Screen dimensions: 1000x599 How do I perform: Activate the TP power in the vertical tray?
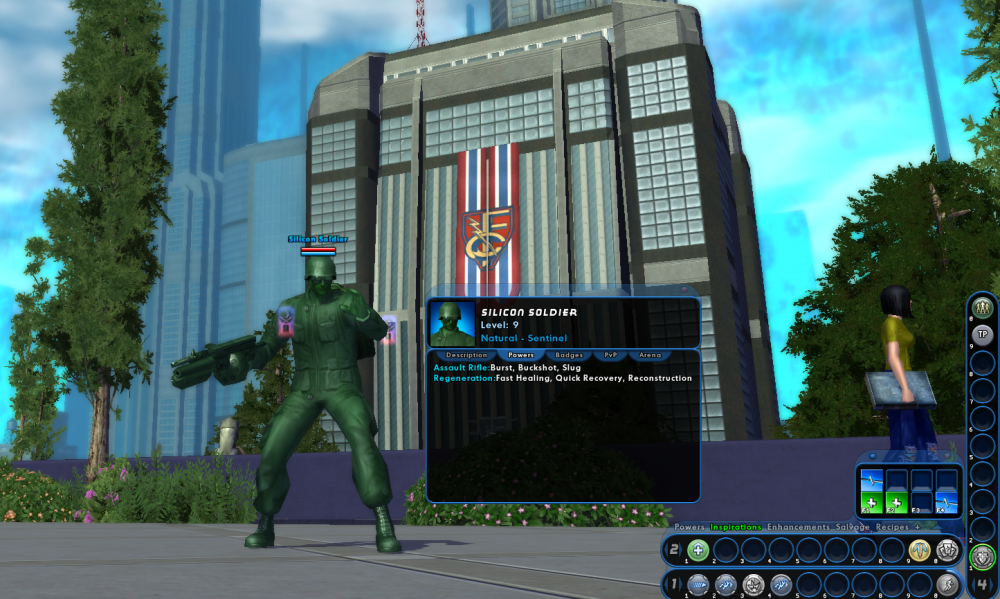982,334
